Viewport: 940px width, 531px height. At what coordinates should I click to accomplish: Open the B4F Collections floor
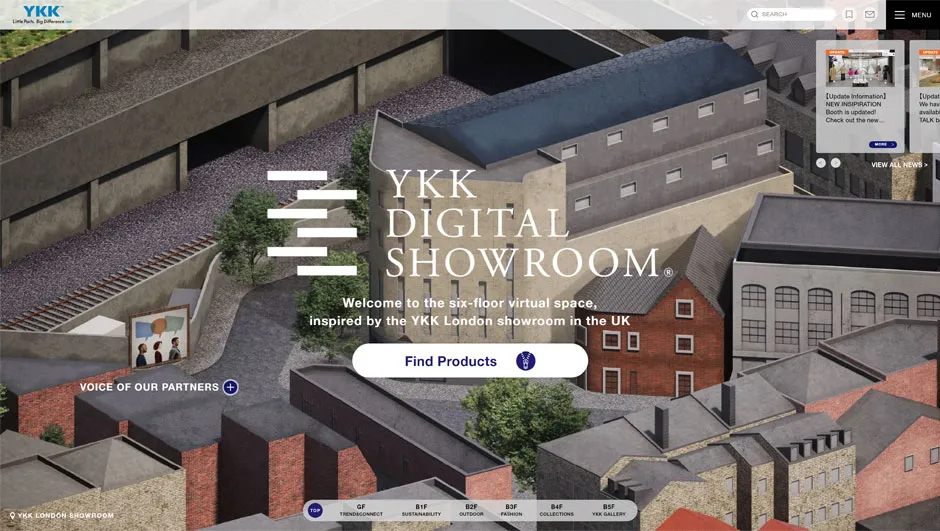[x=557, y=510]
